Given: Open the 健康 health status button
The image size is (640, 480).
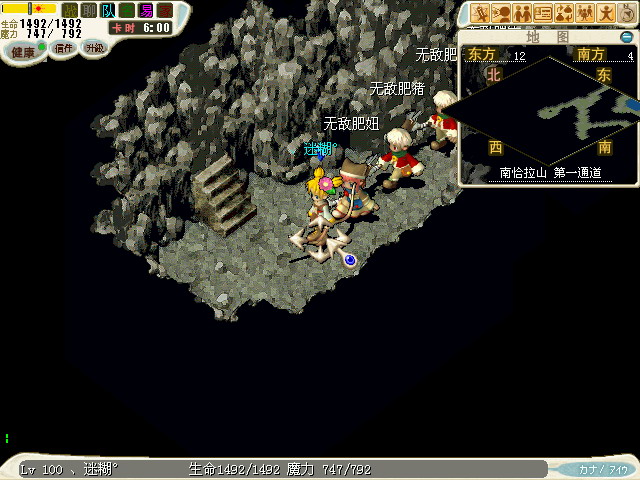Looking at the screenshot, I should (x=23, y=52).
